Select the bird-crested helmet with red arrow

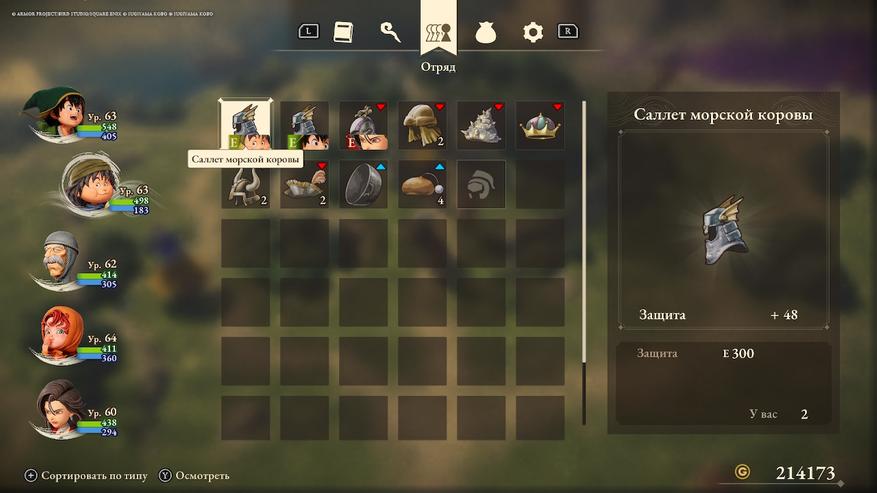click(363, 125)
